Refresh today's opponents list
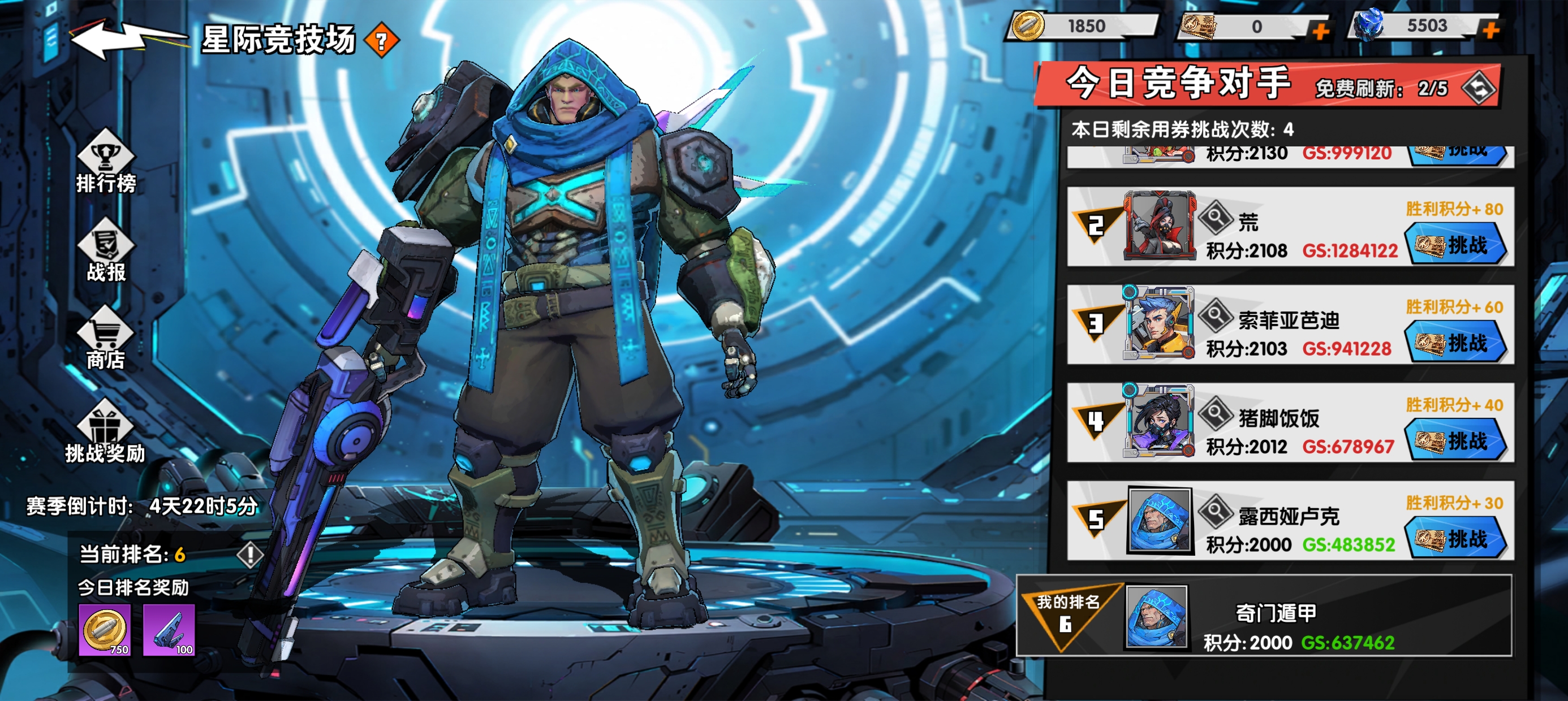Image resolution: width=1568 pixels, height=701 pixels. coord(1479,89)
